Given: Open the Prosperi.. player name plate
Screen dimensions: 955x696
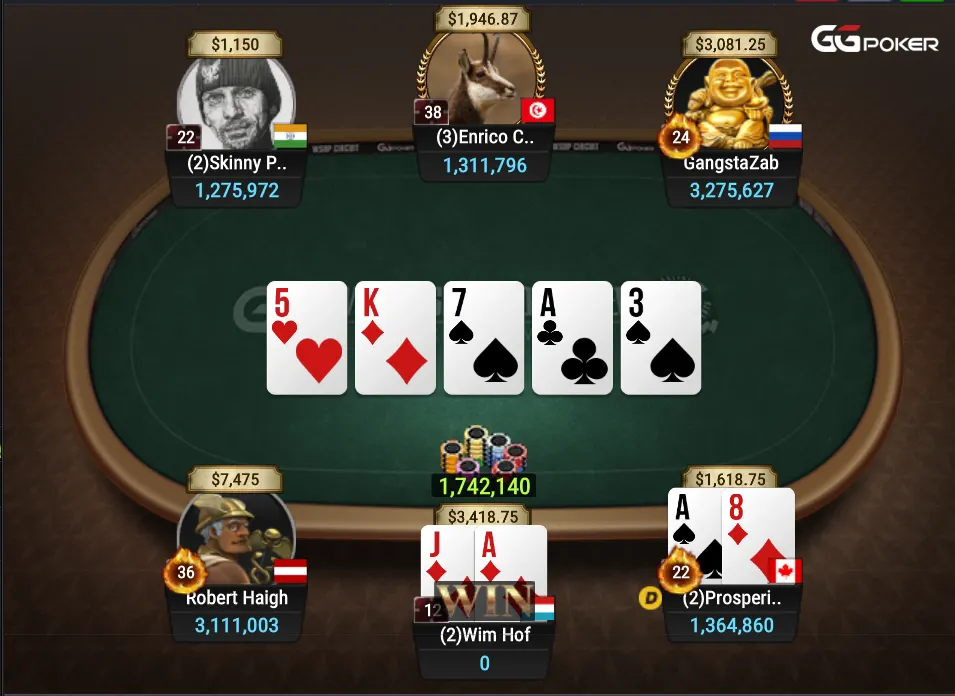Looking at the screenshot, I should click(733, 599).
